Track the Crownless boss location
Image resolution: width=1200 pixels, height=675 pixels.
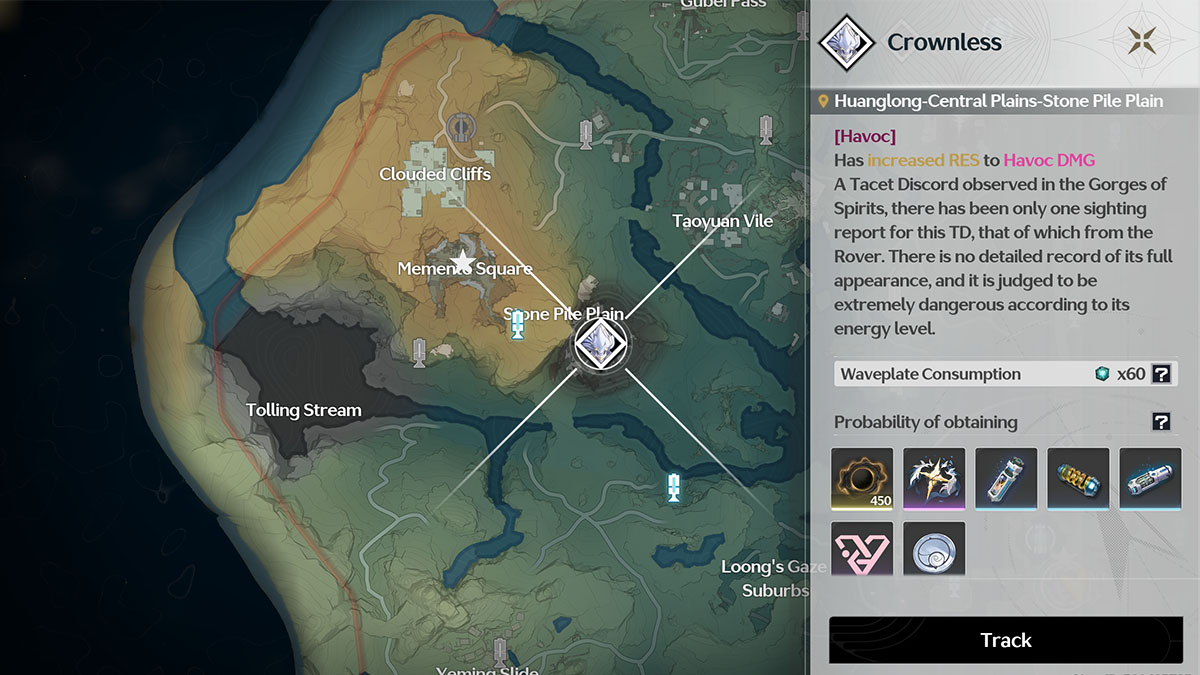click(x=1005, y=640)
